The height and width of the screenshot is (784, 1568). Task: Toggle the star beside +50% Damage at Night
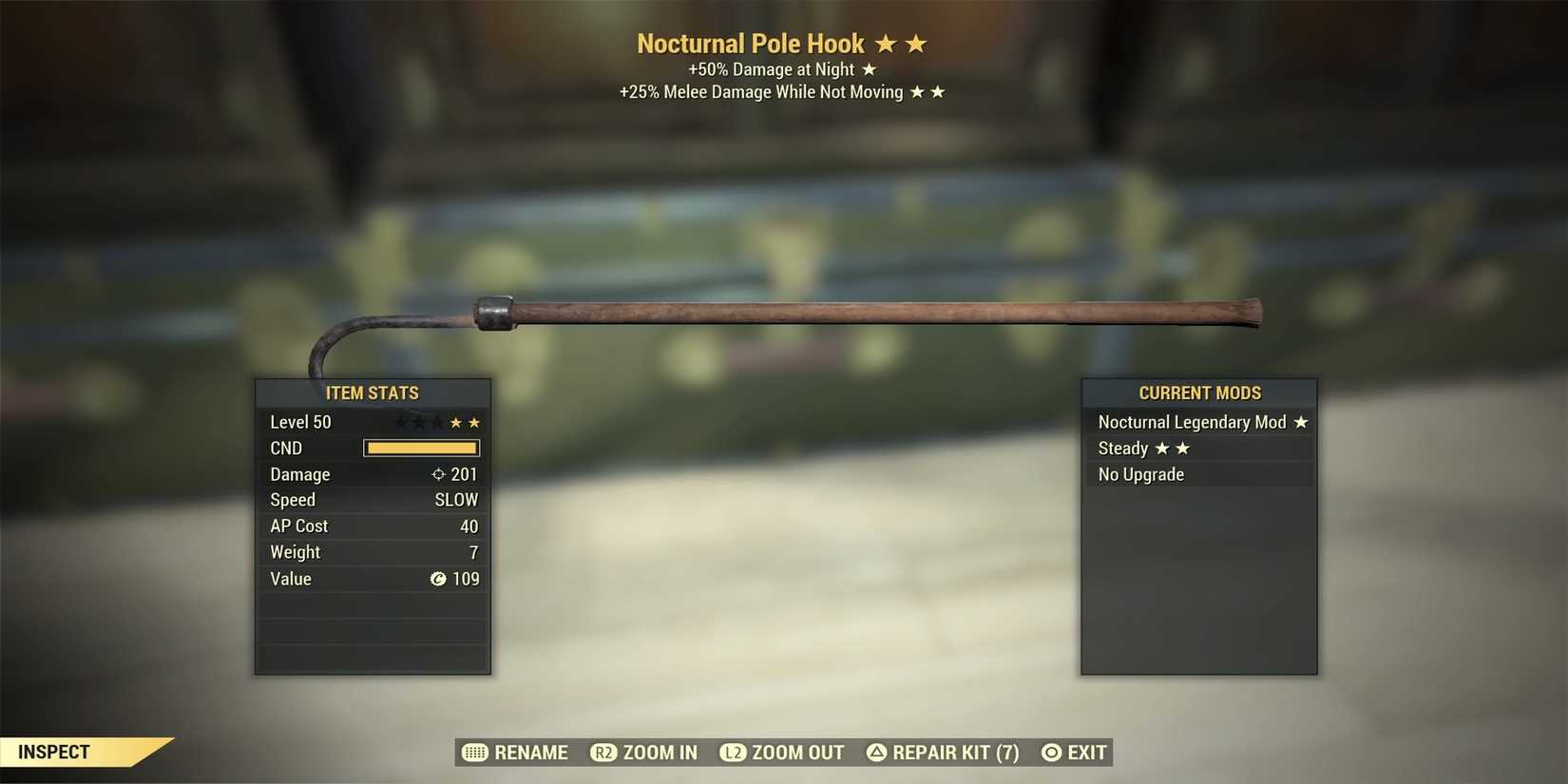870,68
